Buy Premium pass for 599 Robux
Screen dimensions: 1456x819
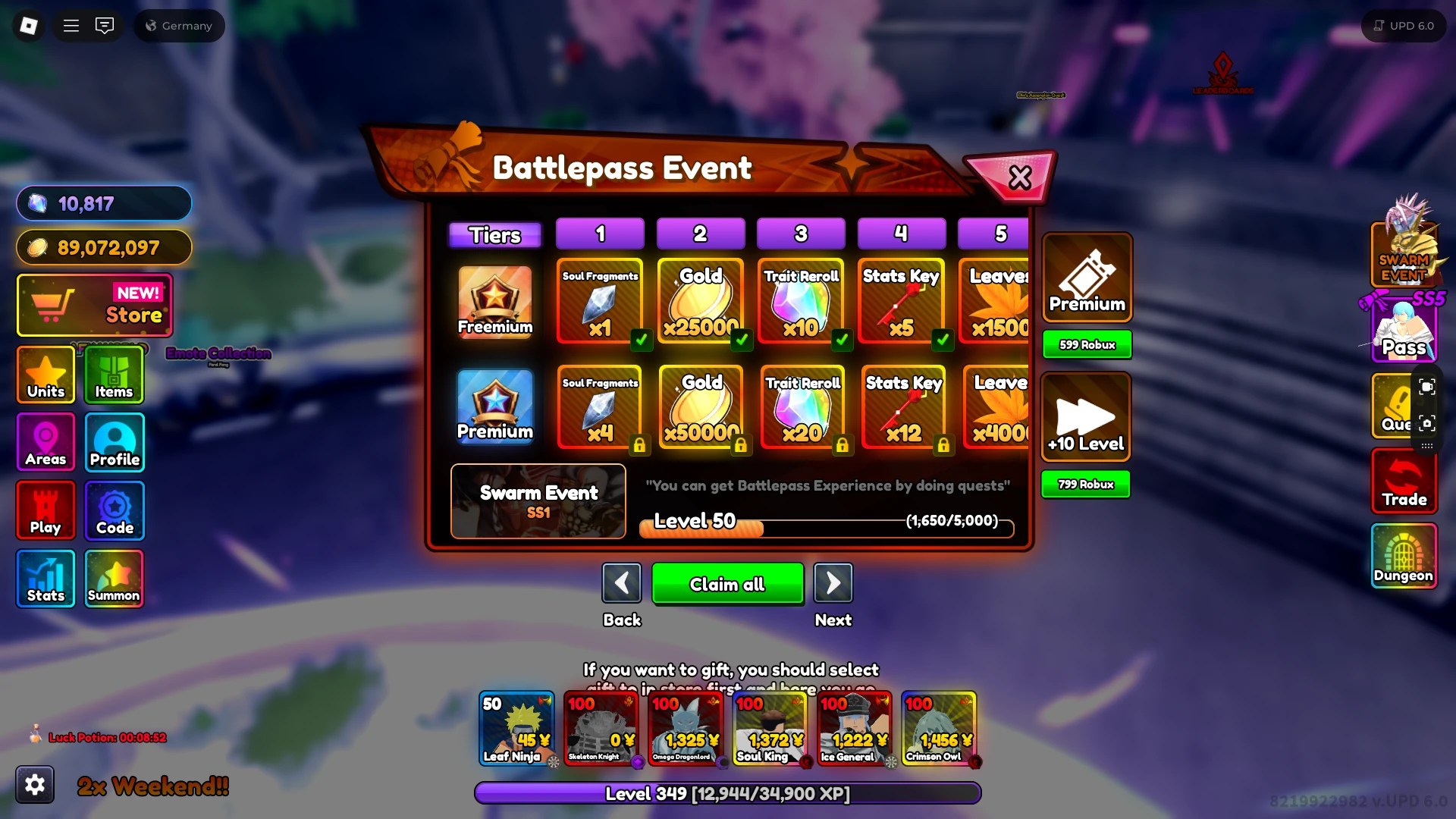point(1086,344)
